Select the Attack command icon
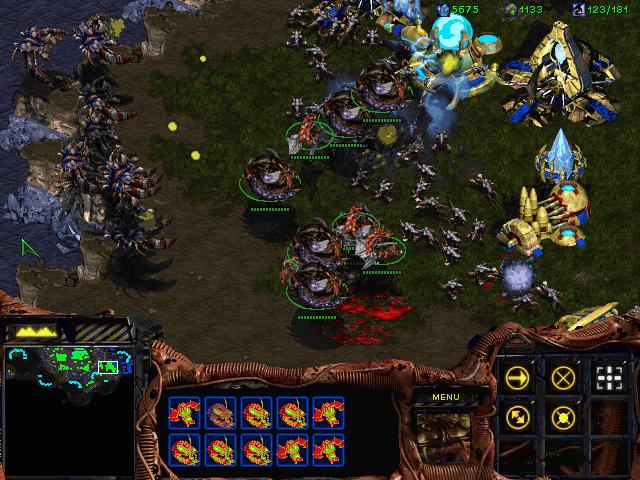This screenshot has height=480, width=640. coord(609,377)
